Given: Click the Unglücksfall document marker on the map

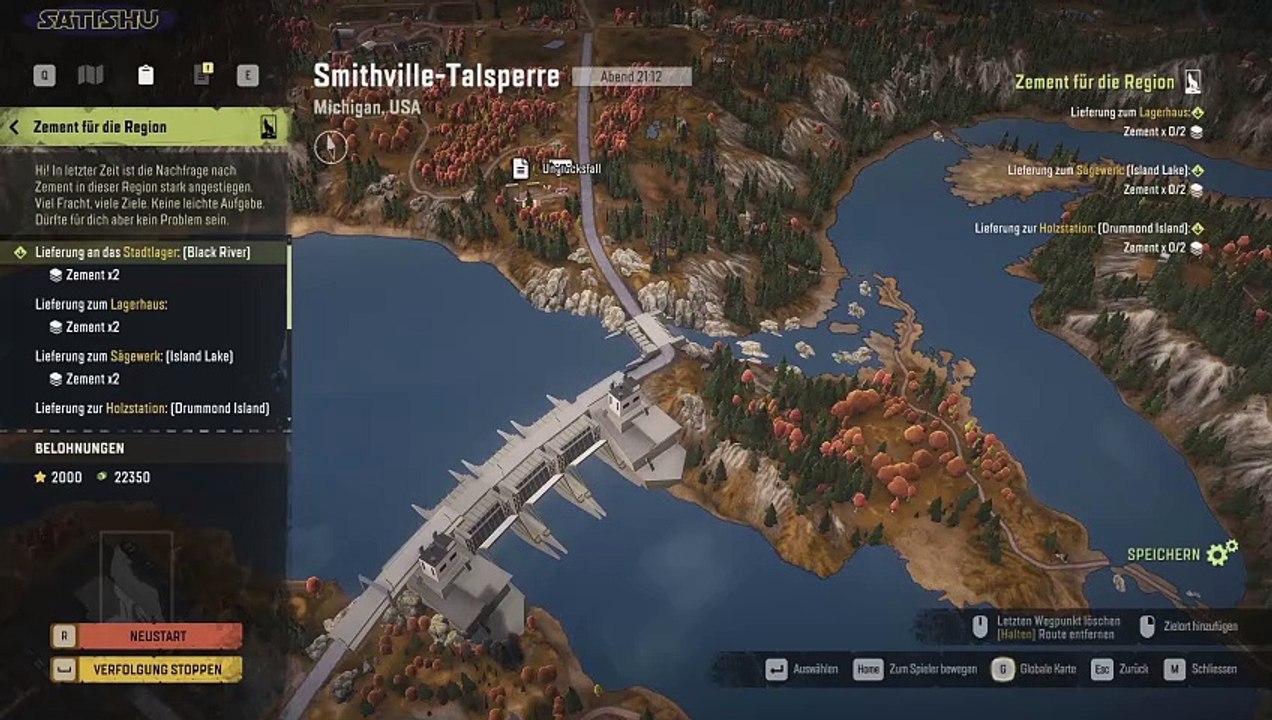Looking at the screenshot, I should (521, 169).
